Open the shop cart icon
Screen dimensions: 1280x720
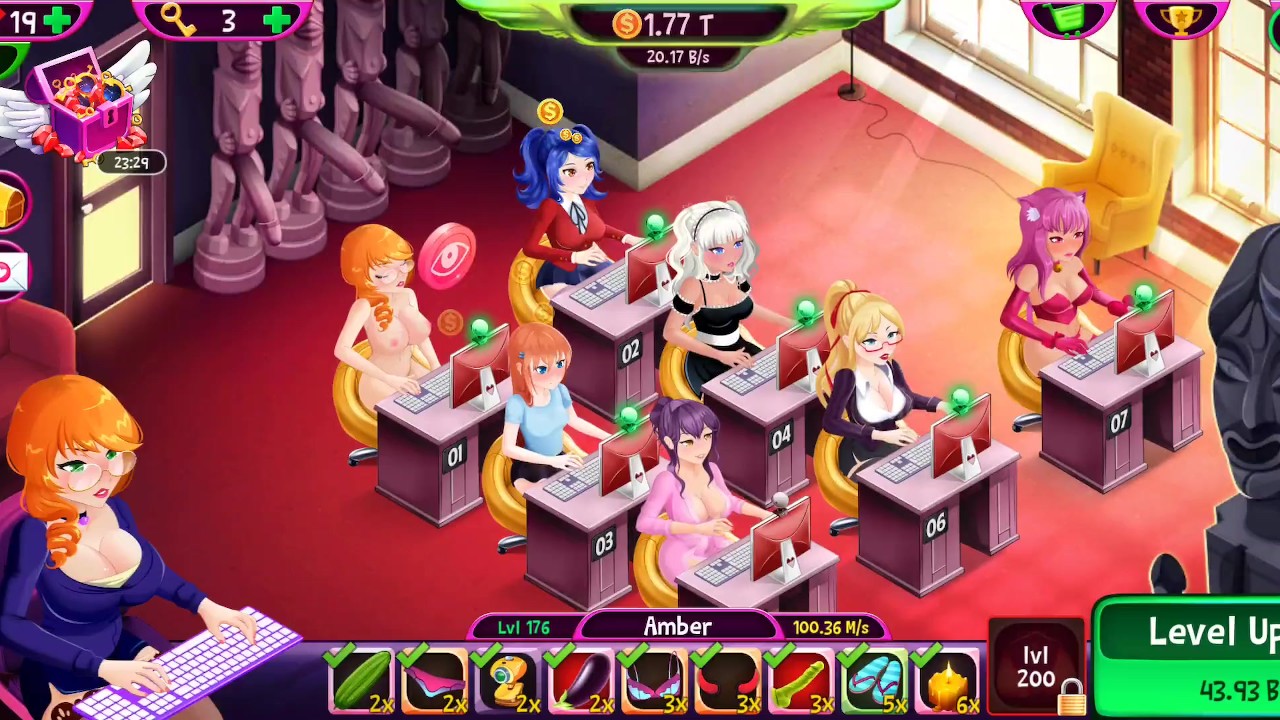pos(1068,18)
